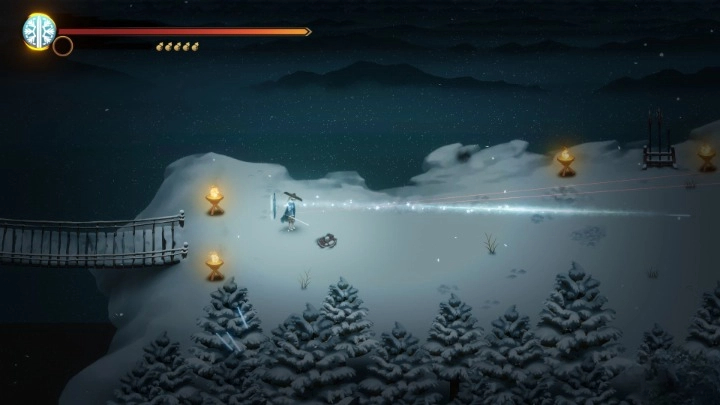Select the snowflake ice ability icon
720x405 pixels.
pyautogui.click(x=39, y=30)
